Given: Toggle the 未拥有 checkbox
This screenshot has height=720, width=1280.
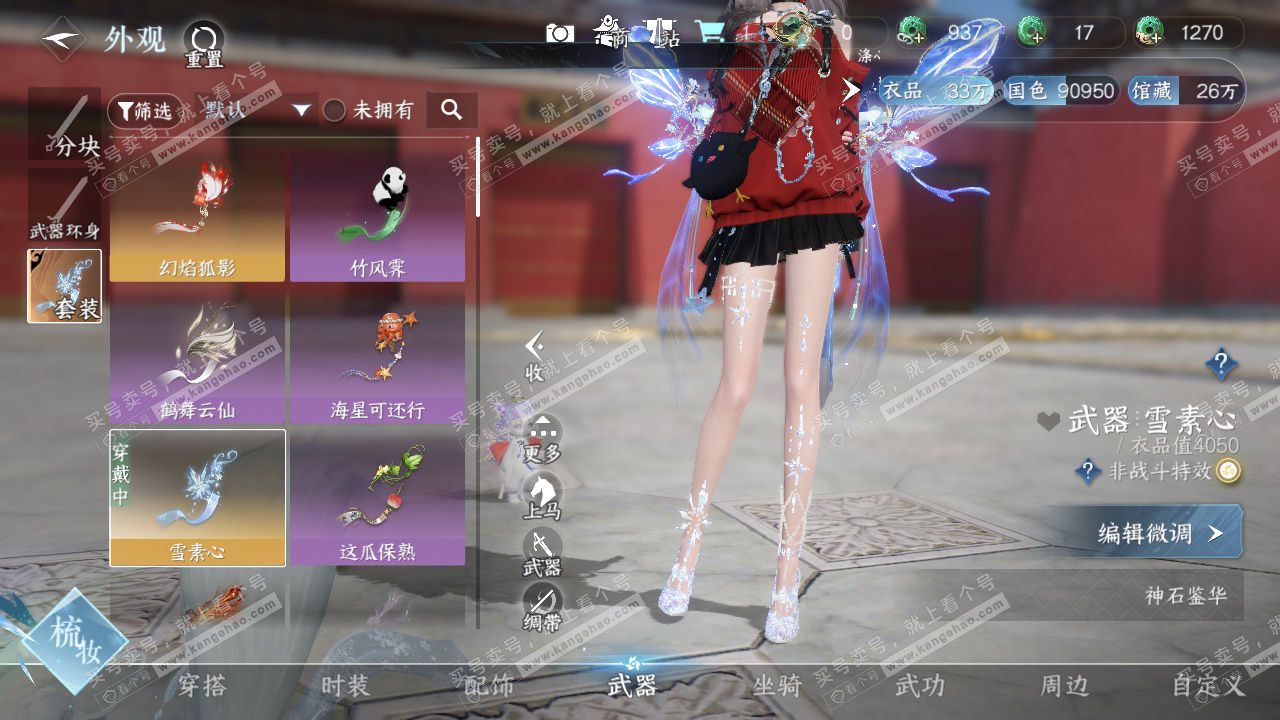Looking at the screenshot, I should pyautogui.click(x=335, y=110).
